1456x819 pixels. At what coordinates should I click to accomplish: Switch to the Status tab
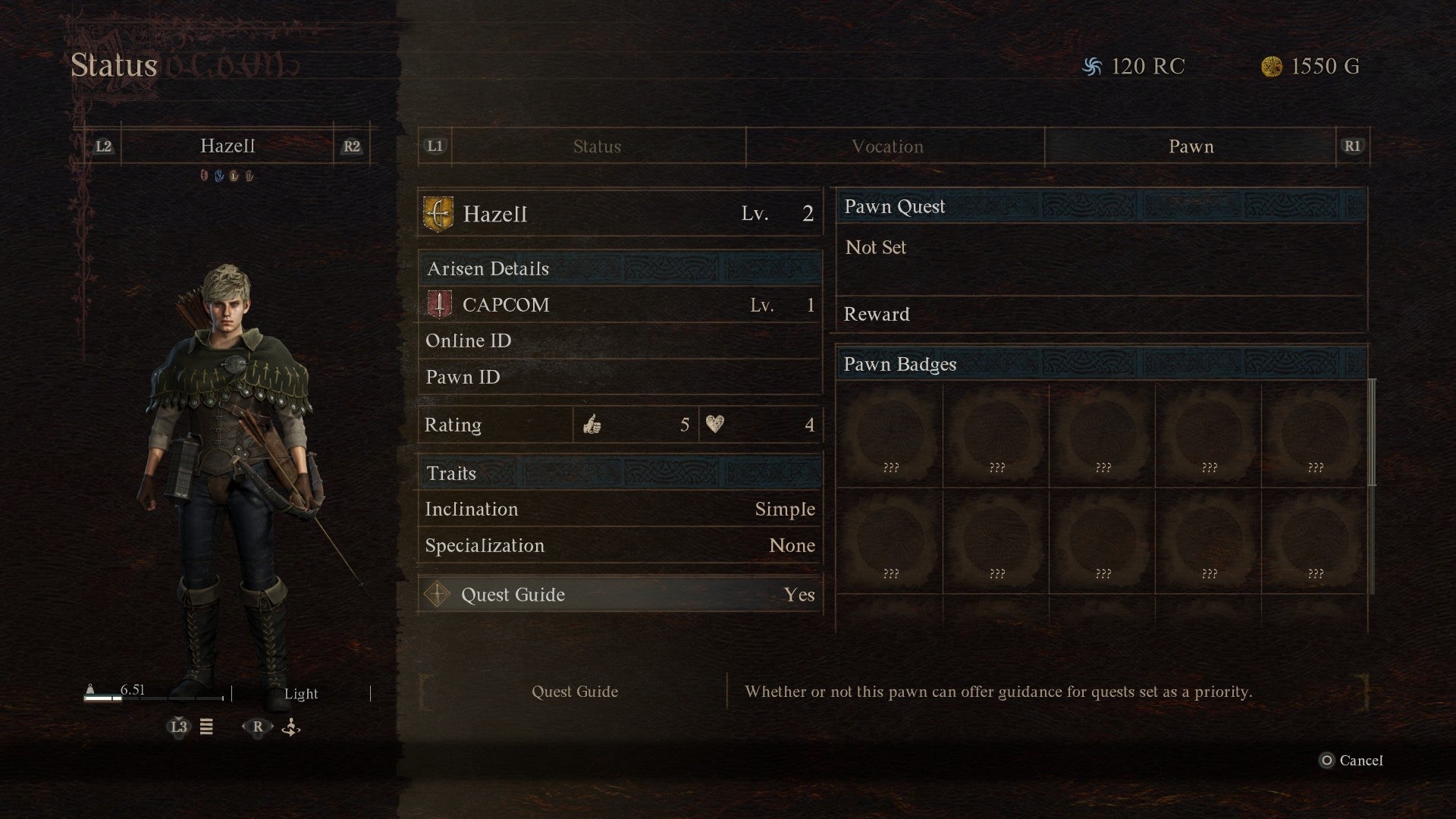(596, 146)
